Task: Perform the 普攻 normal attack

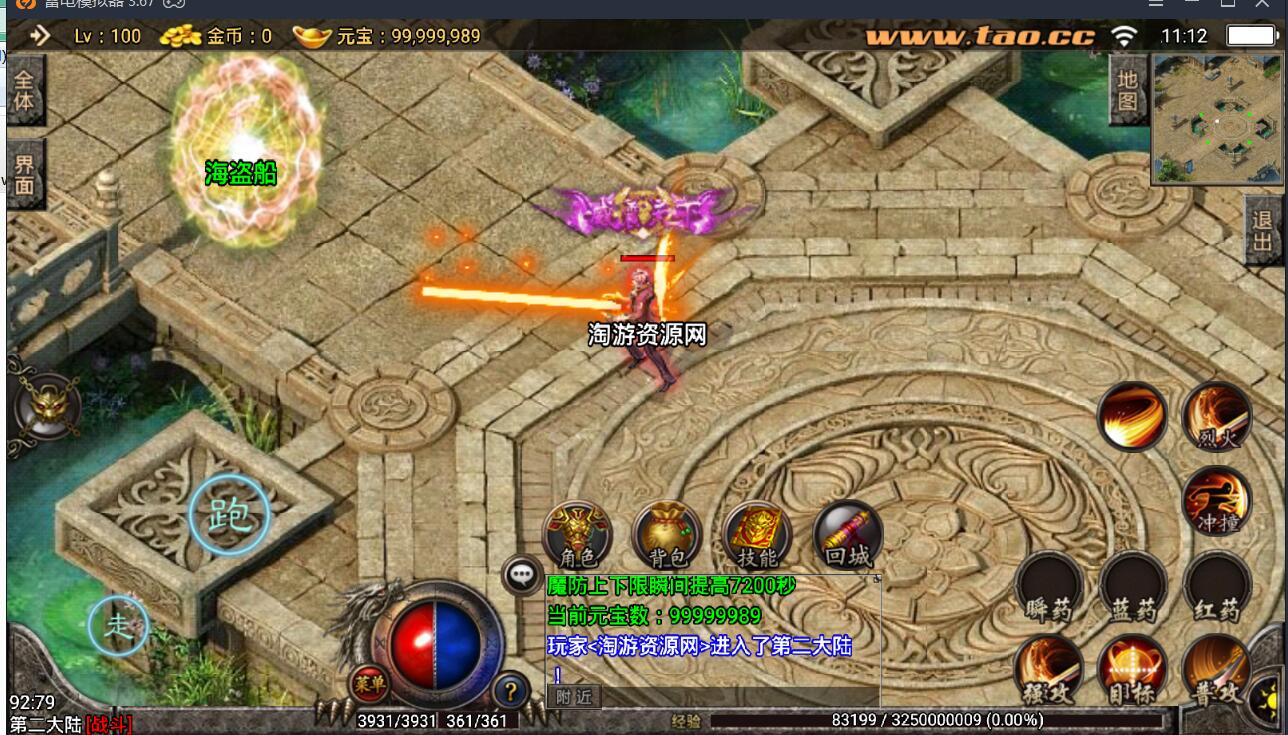Action: pyautogui.click(x=1216, y=669)
